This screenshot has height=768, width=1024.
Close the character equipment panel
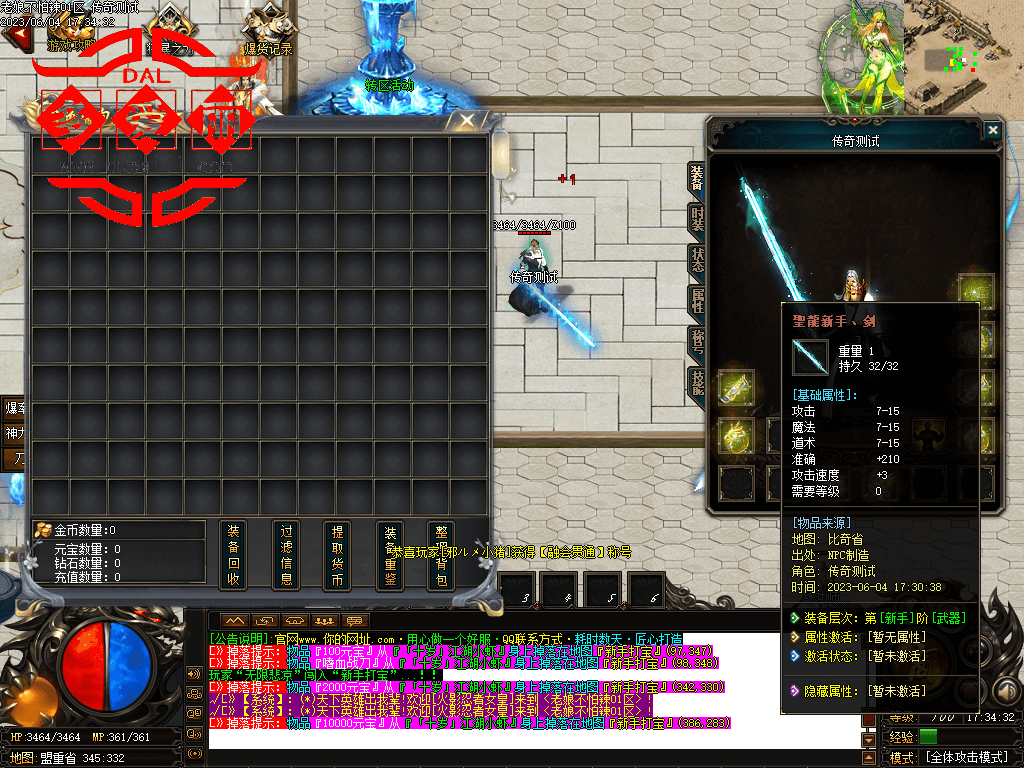(992, 130)
